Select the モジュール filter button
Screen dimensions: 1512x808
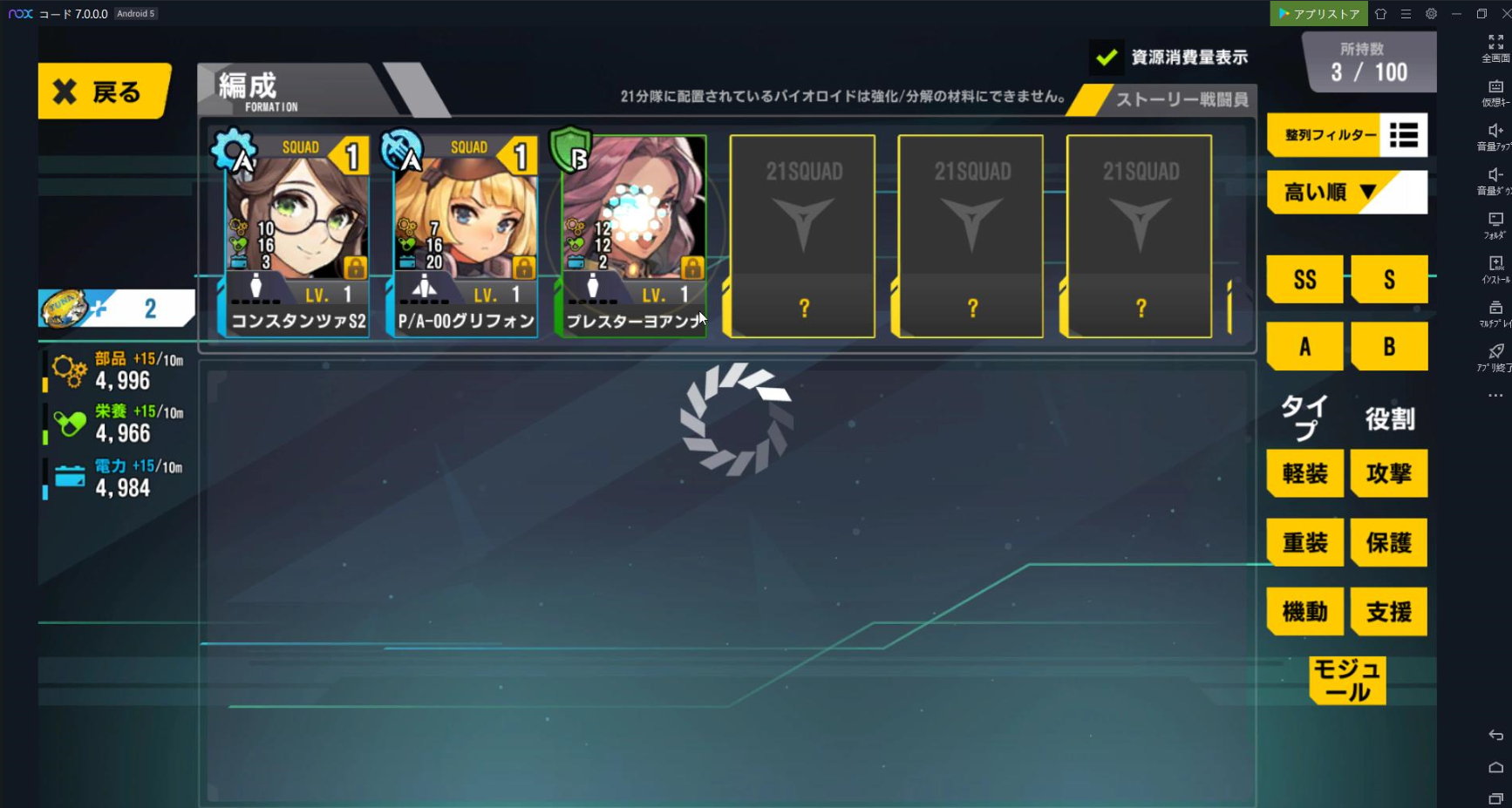point(1347,681)
